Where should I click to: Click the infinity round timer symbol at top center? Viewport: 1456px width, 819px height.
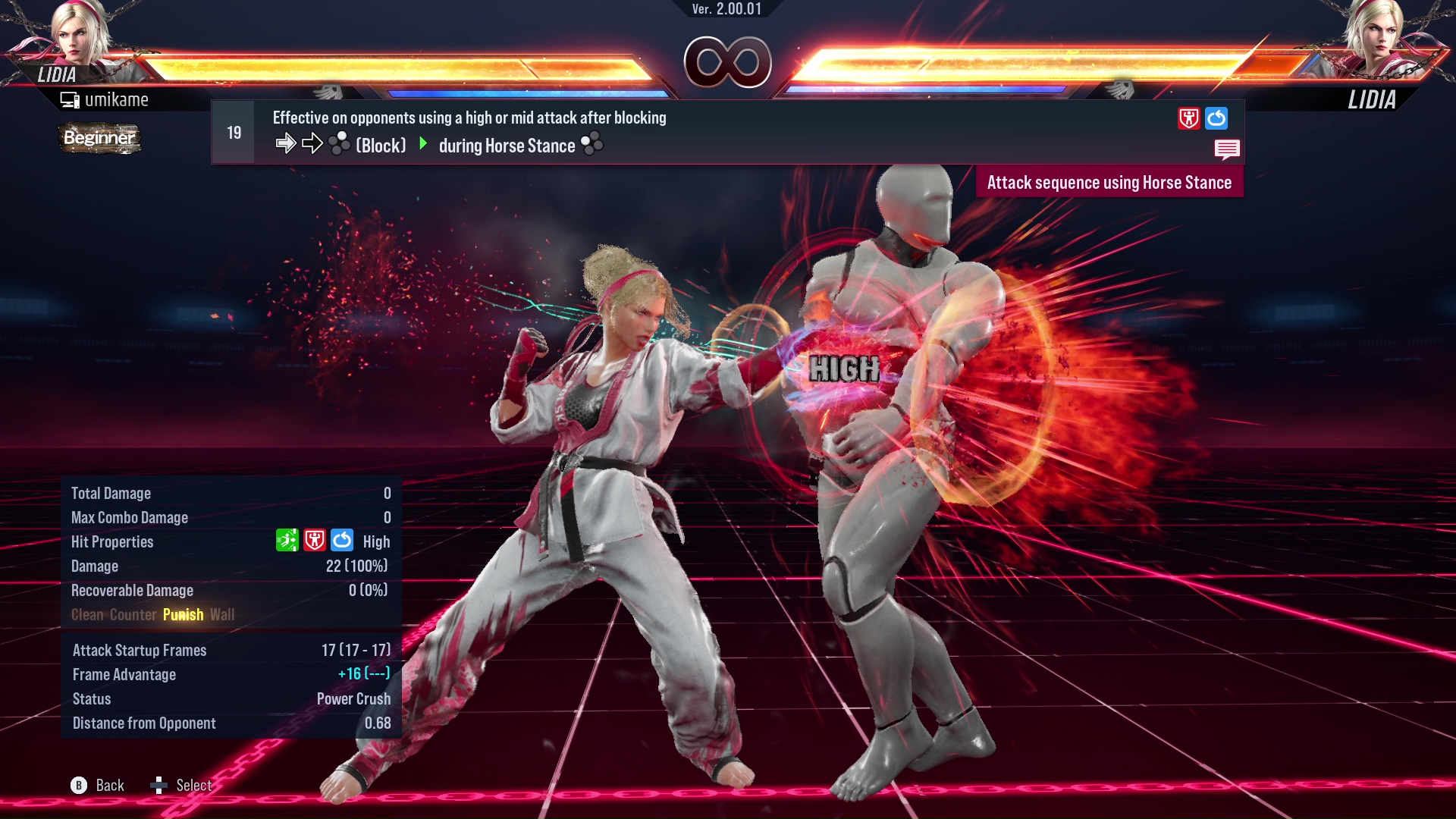pyautogui.click(x=727, y=62)
